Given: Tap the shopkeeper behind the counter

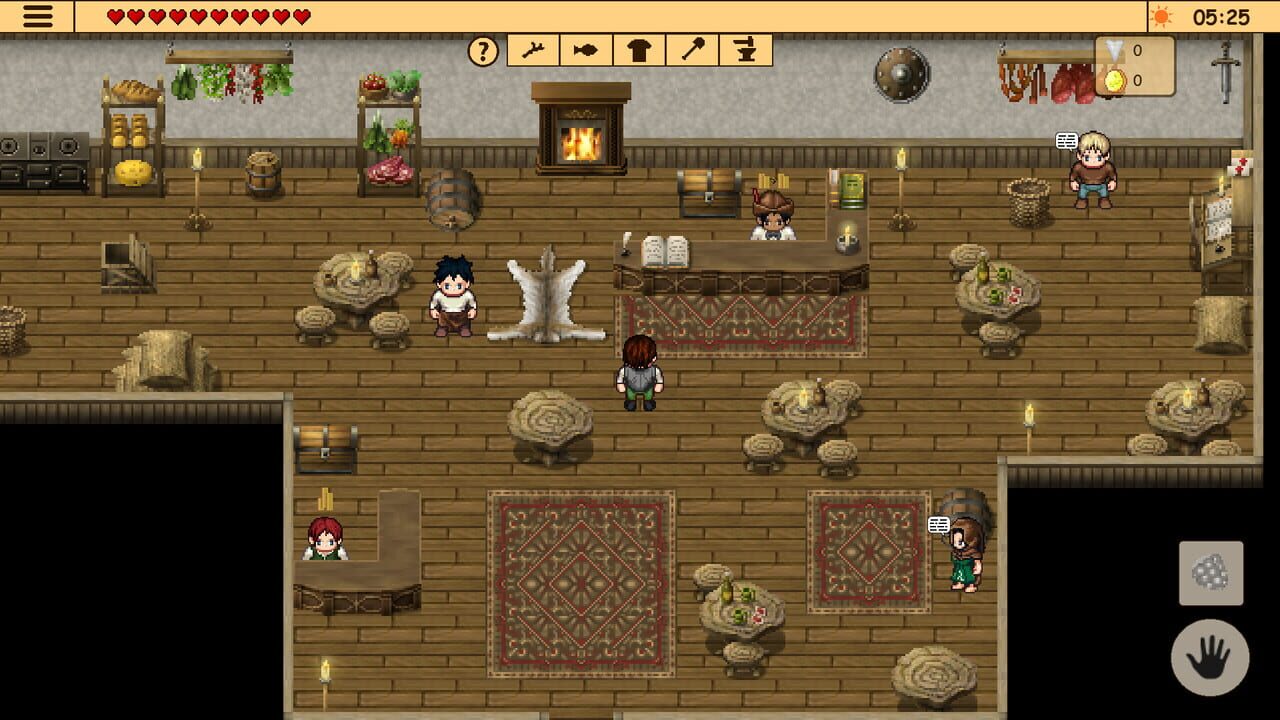Looking at the screenshot, I should pos(770,220).
